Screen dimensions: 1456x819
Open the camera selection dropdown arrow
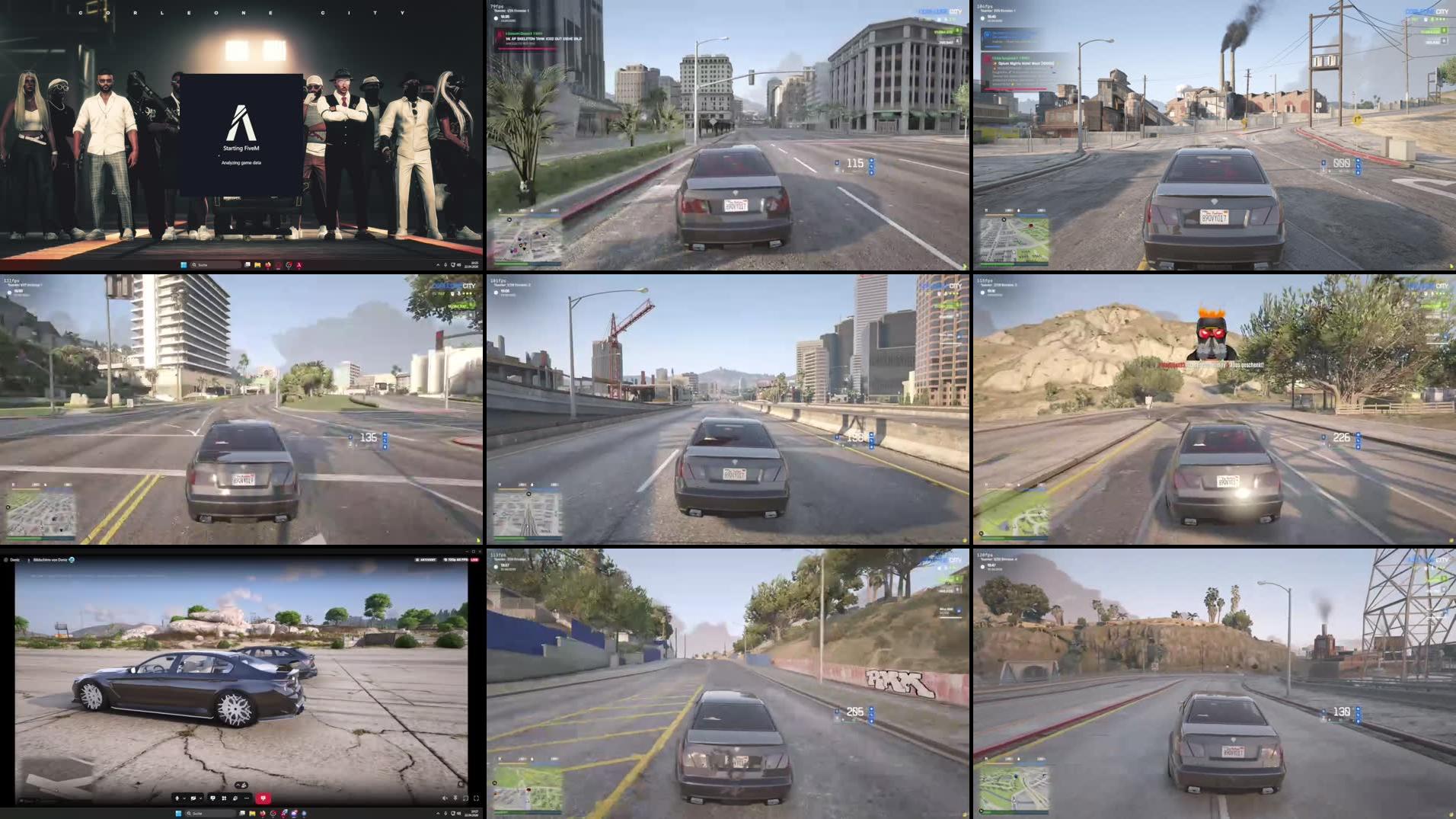pos(201,798)
